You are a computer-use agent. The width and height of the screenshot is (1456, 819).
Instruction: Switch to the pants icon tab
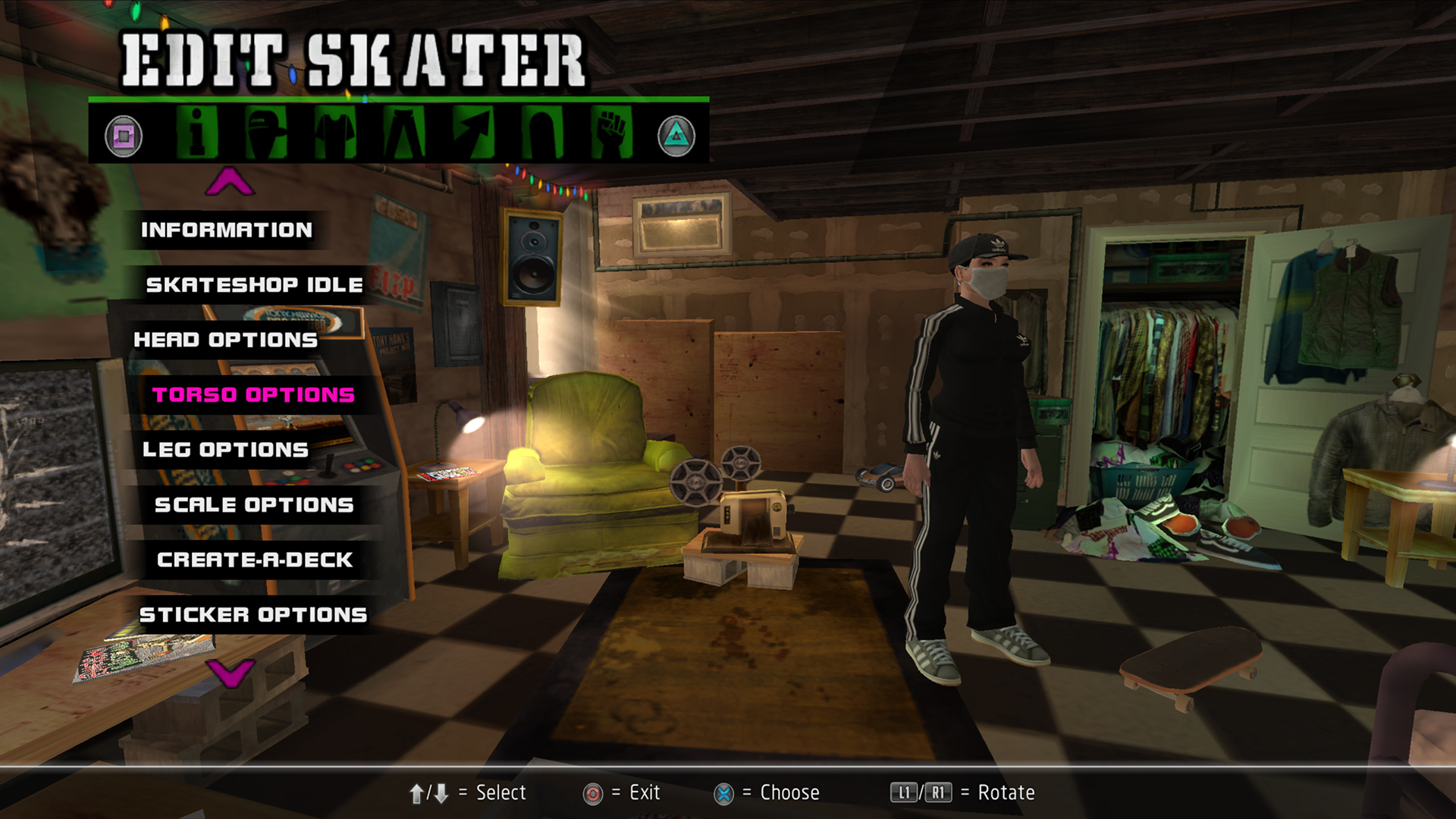404,133
